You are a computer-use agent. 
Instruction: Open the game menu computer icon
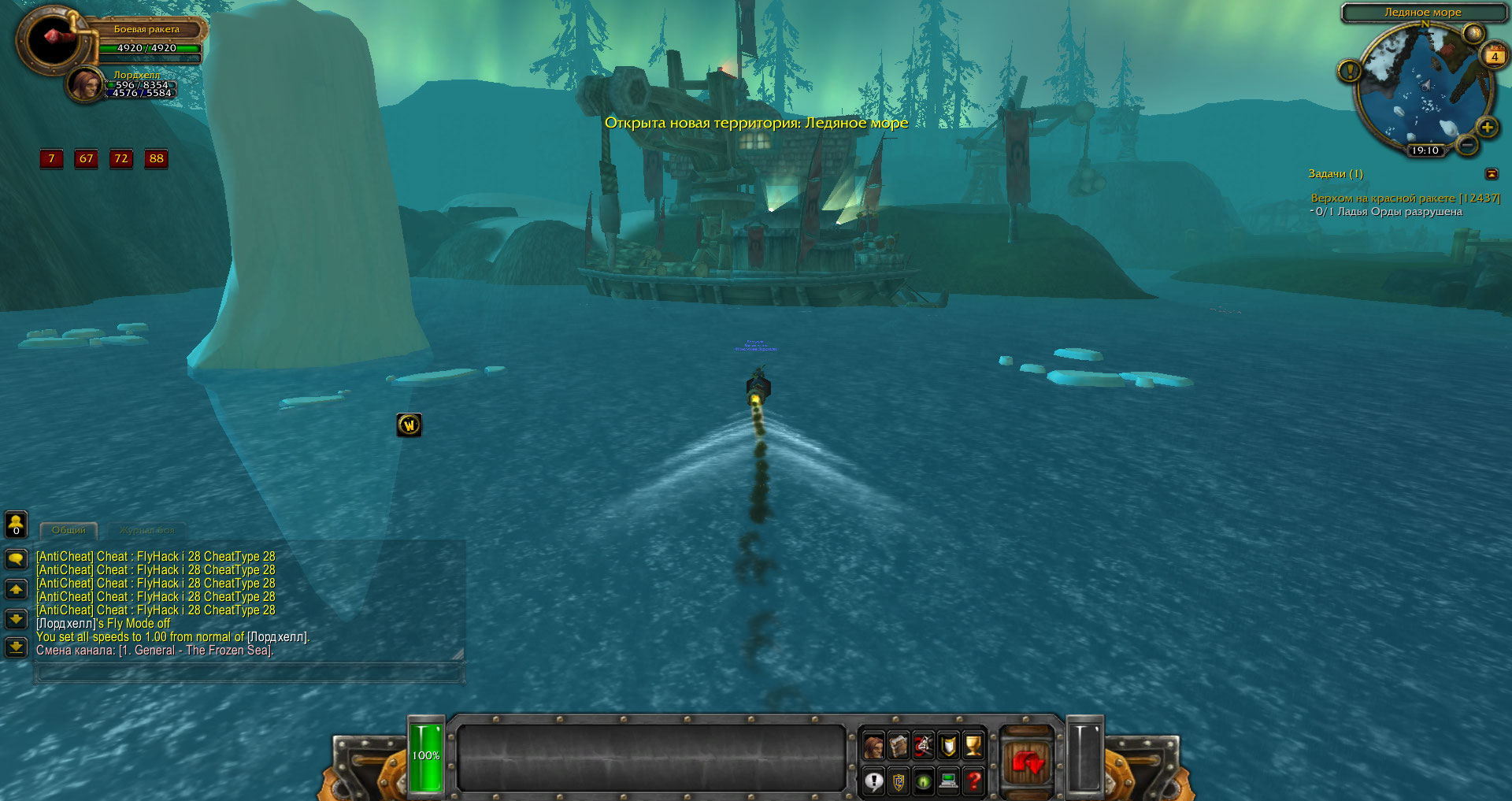coord(948,781)
